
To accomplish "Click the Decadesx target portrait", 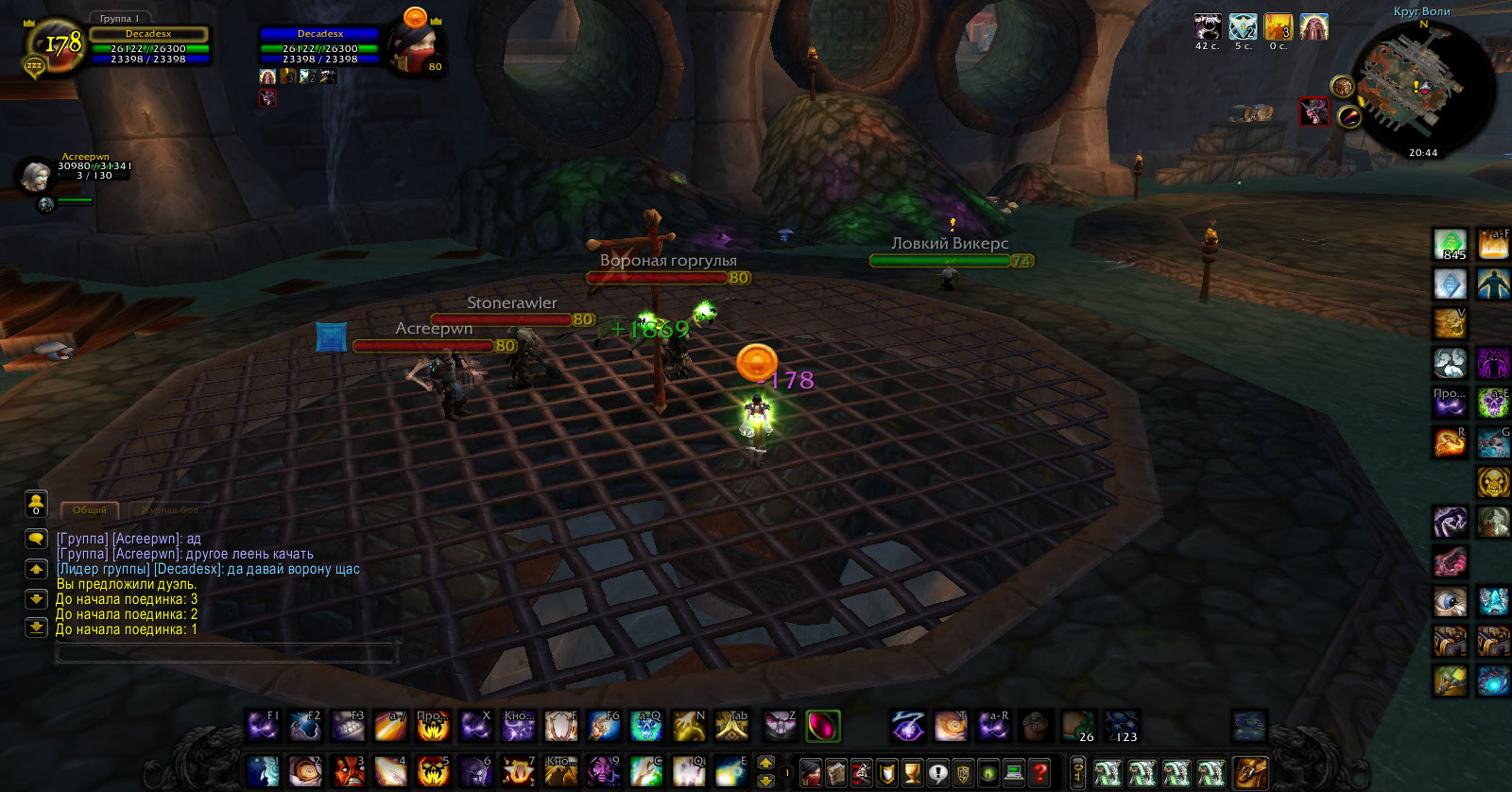I will coord(415,46).
